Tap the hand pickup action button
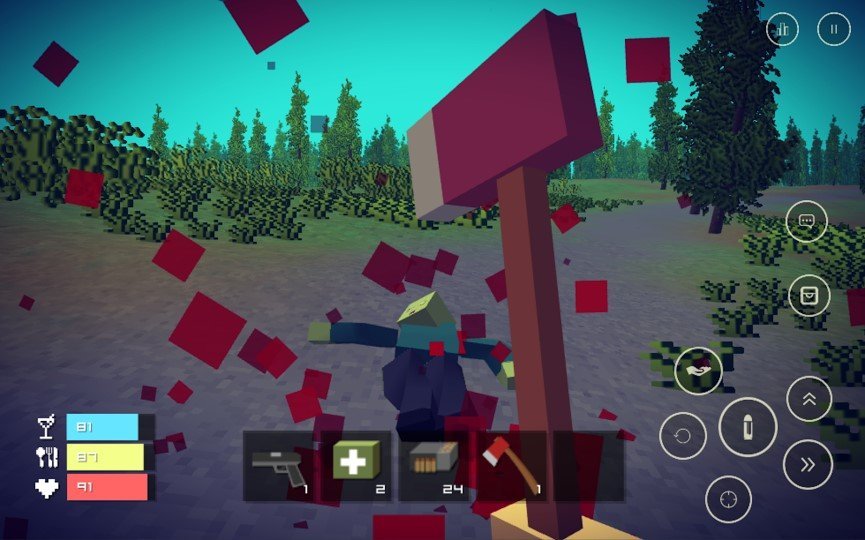The width and height of the screenshot is (865, 540). 698,370
